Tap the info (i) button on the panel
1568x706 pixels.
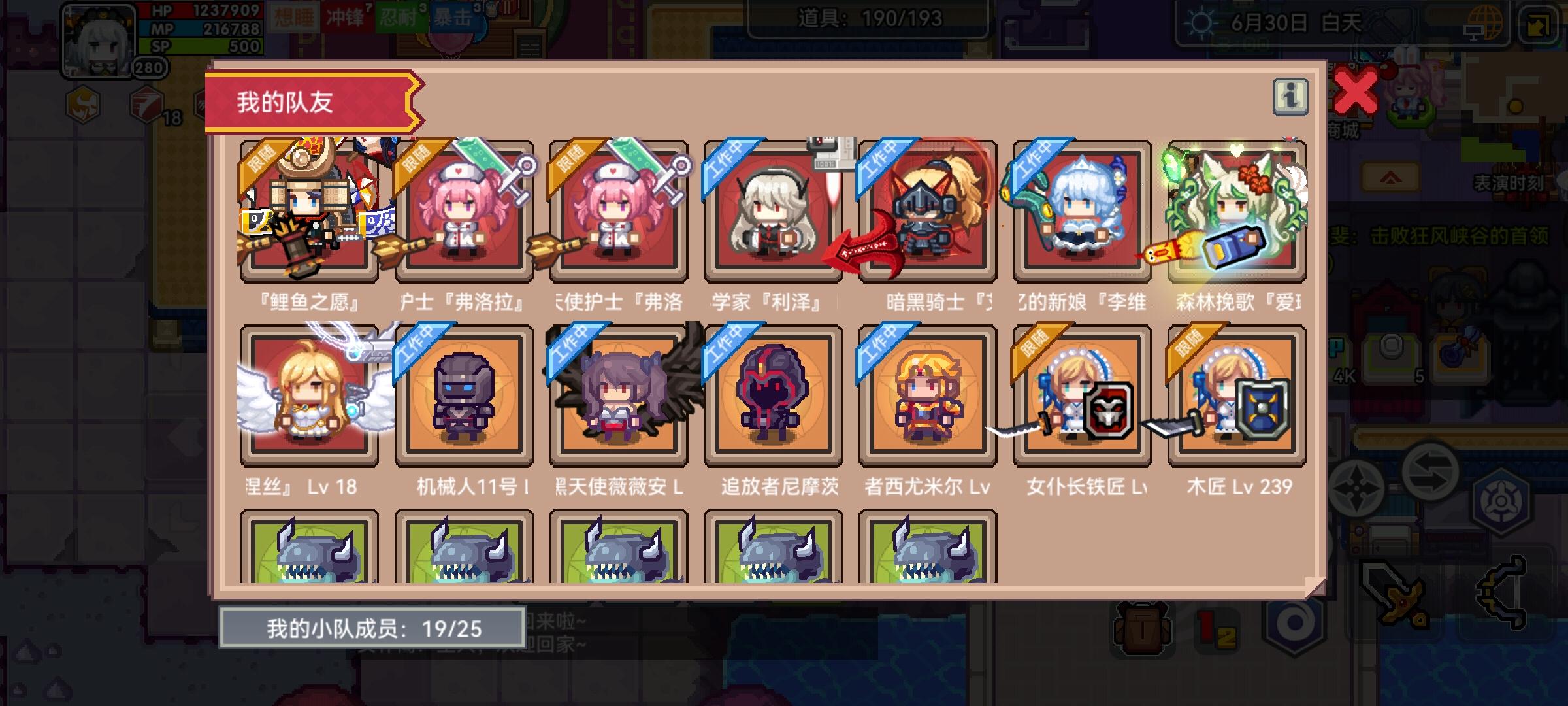(1288, 95)
